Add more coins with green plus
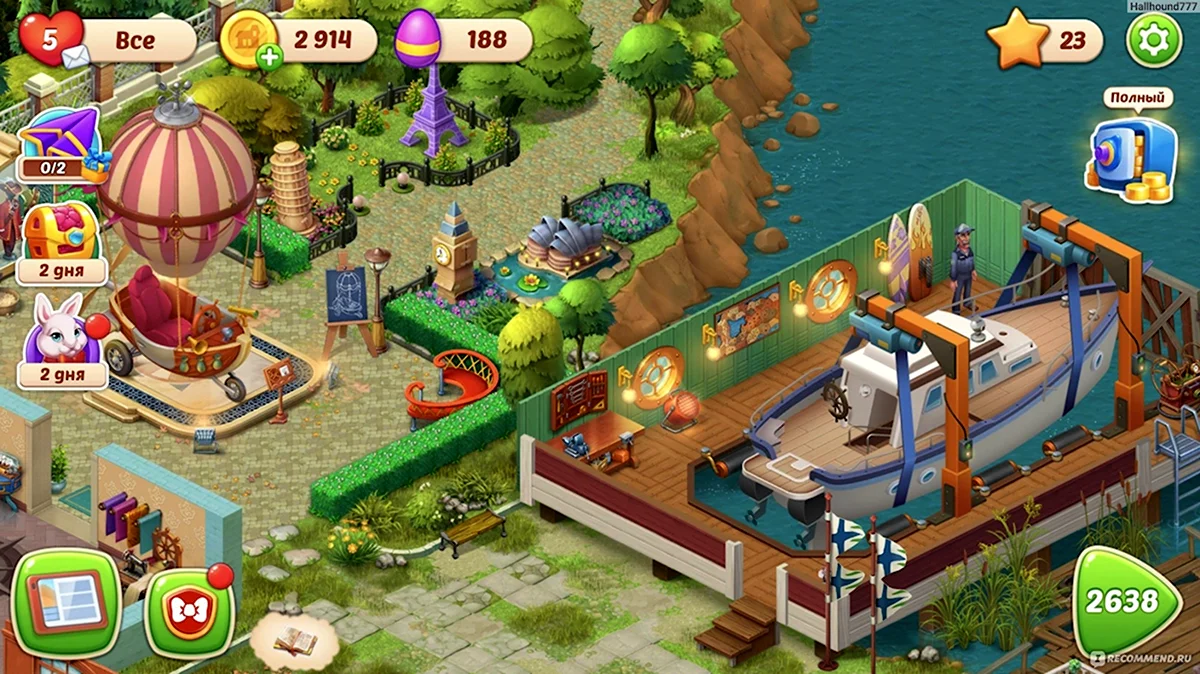1200x674 pixels. pyautogui.click(x=269, y=57)
